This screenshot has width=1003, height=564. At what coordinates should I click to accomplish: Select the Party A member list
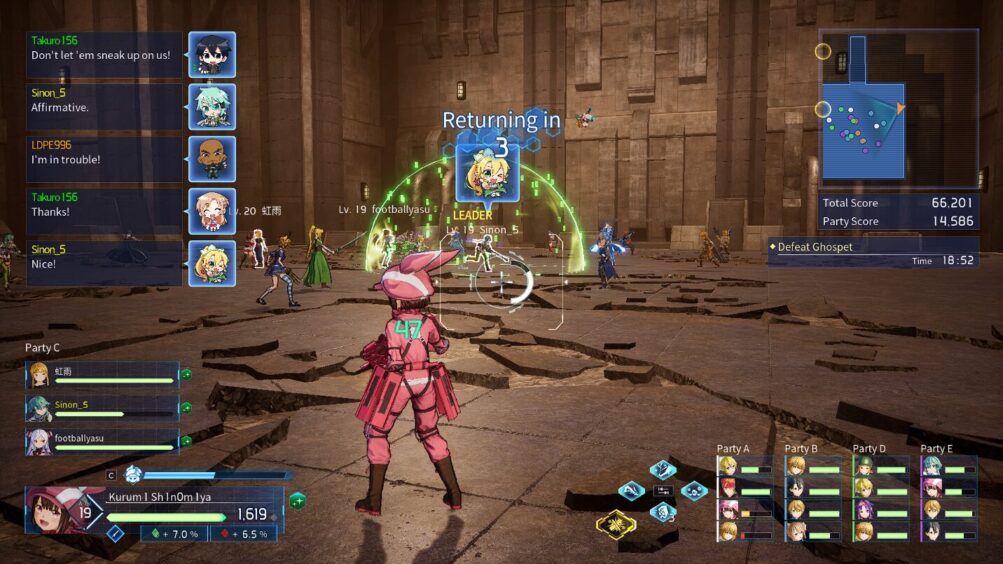click(x=745, y=497)
